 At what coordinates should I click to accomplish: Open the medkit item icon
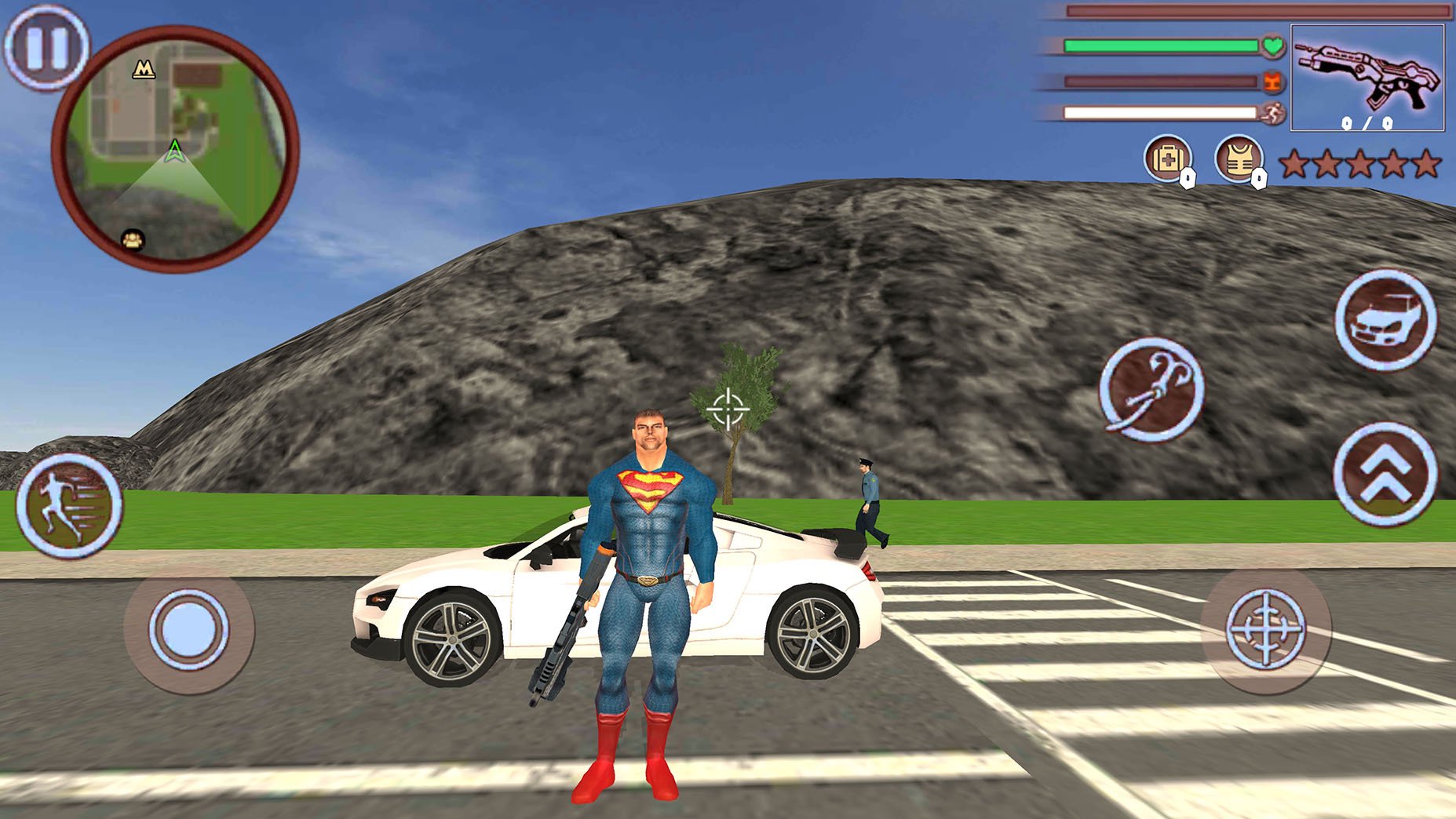[x=1167, y=158]
